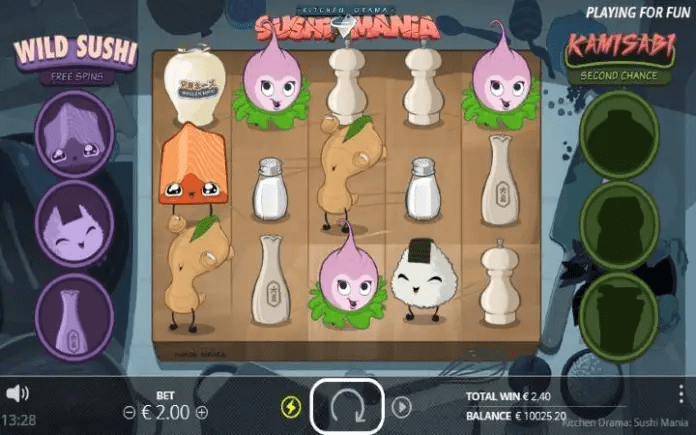Open the three-dot game menu
The image size is (696, 435).
(x=682, y=393)
